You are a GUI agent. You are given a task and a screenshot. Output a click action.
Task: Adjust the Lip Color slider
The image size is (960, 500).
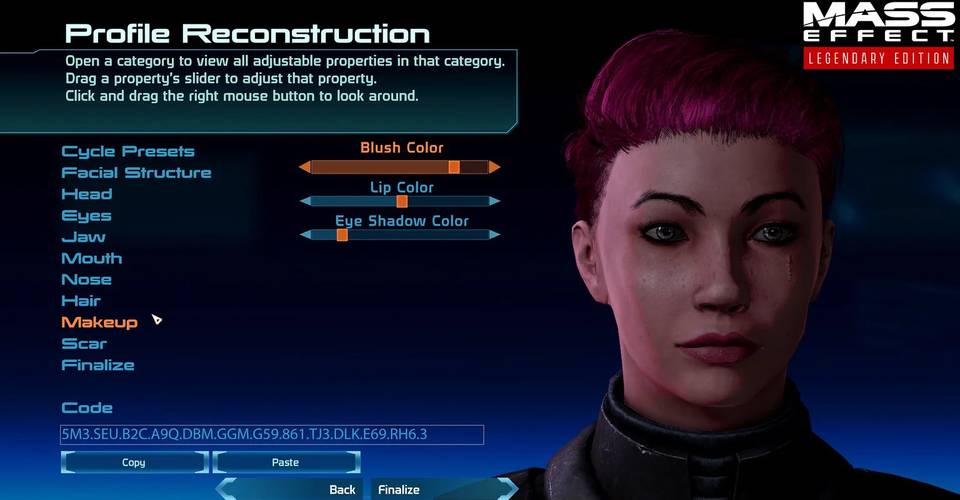tap(400, 201)
